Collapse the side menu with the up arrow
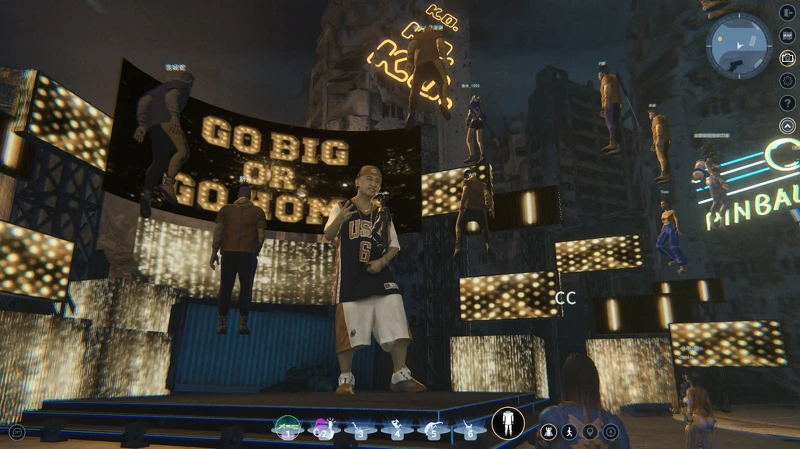 coord(787,126)
